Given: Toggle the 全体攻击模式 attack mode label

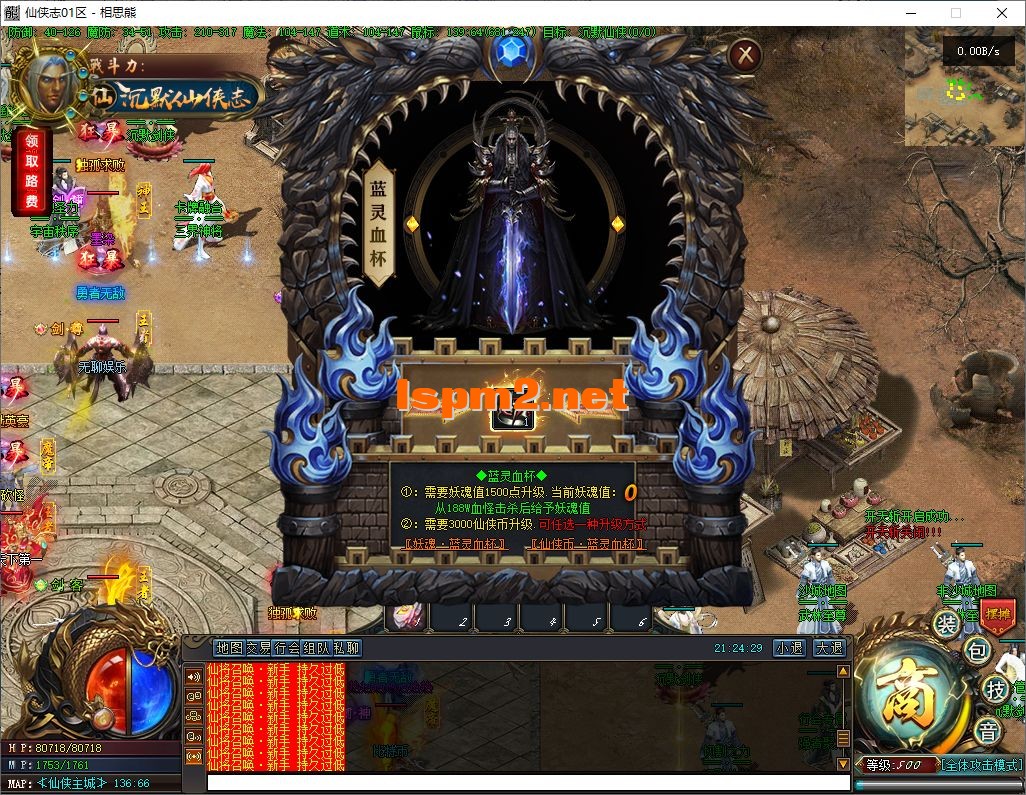Looking at the screenshot, I should (x=981, y=765).
